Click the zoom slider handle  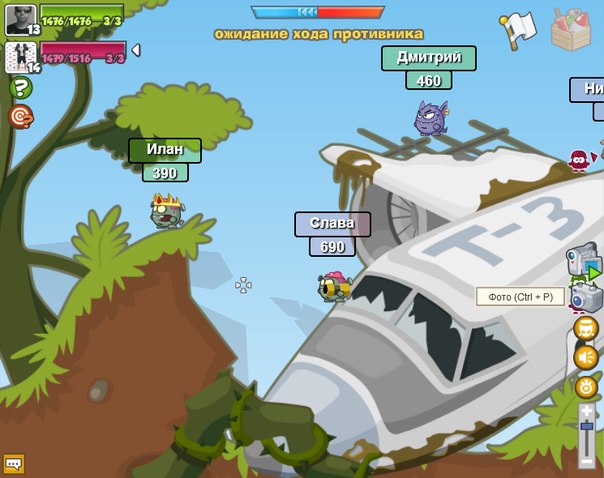click(x=587, y=426)
